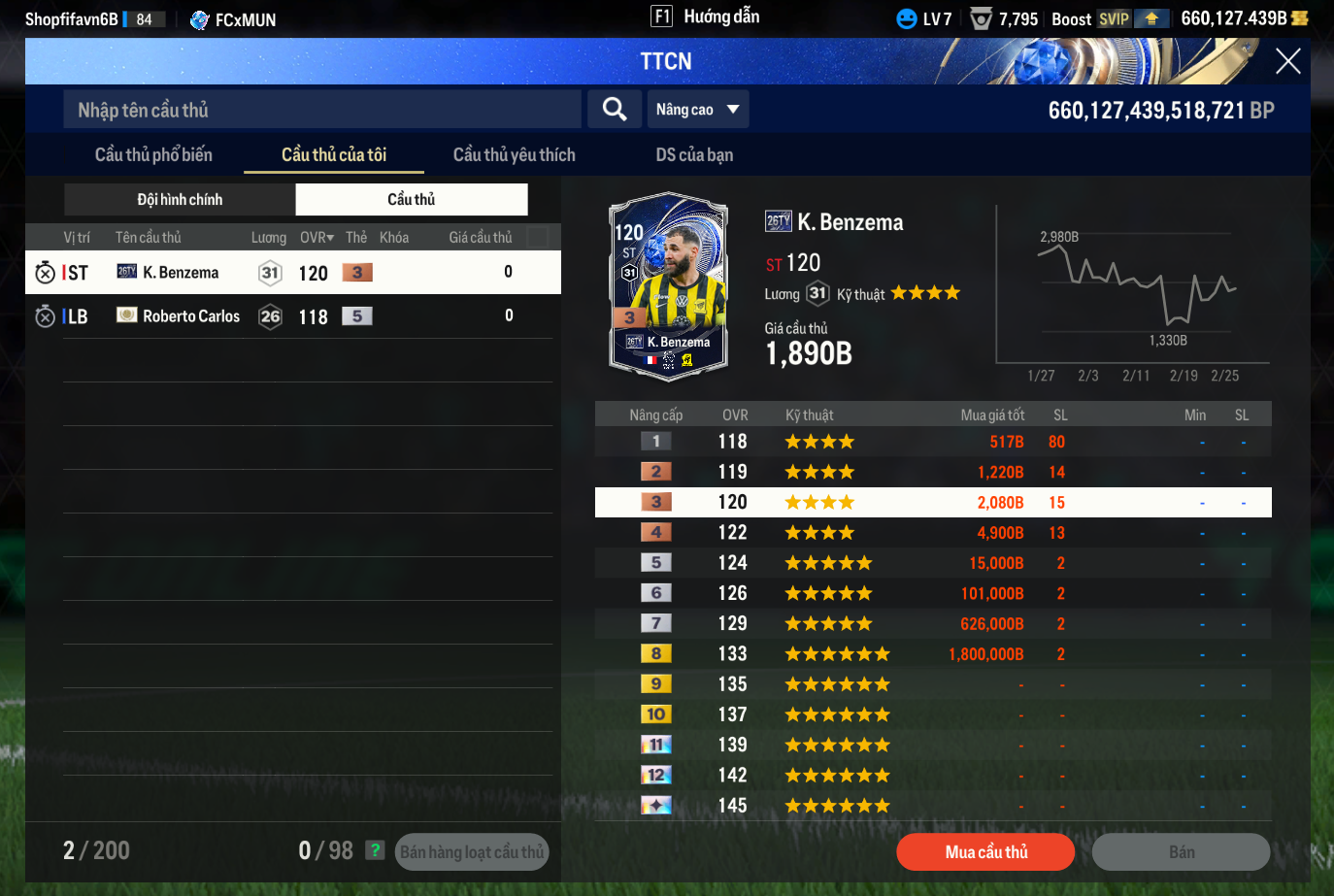Open the Cầu thủ yêu thích tab
This screenshot has height=896, width=1334.
514,155
